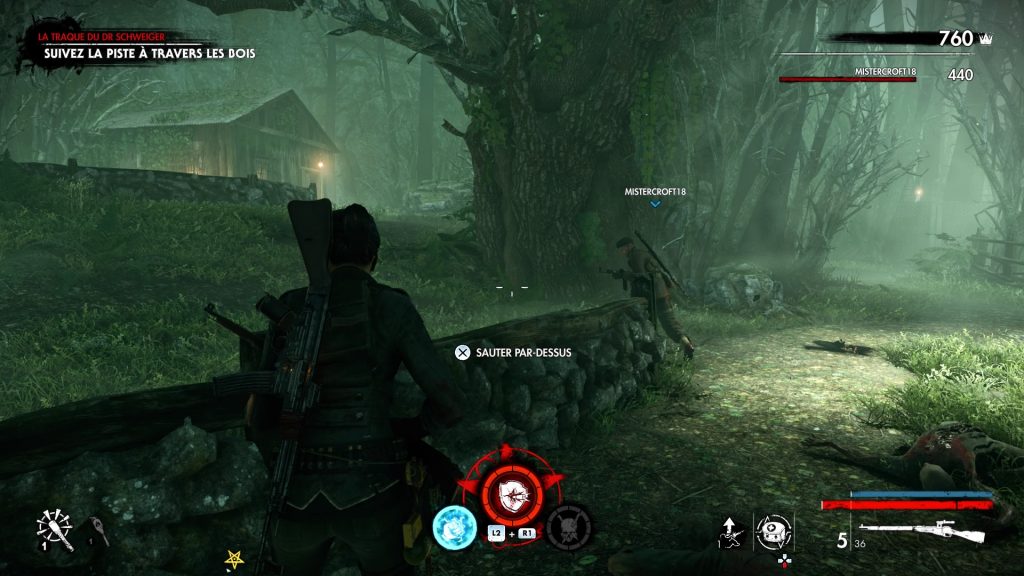Use the medkit item icon
The image size is (1024, 576).
tap(771, 530)
